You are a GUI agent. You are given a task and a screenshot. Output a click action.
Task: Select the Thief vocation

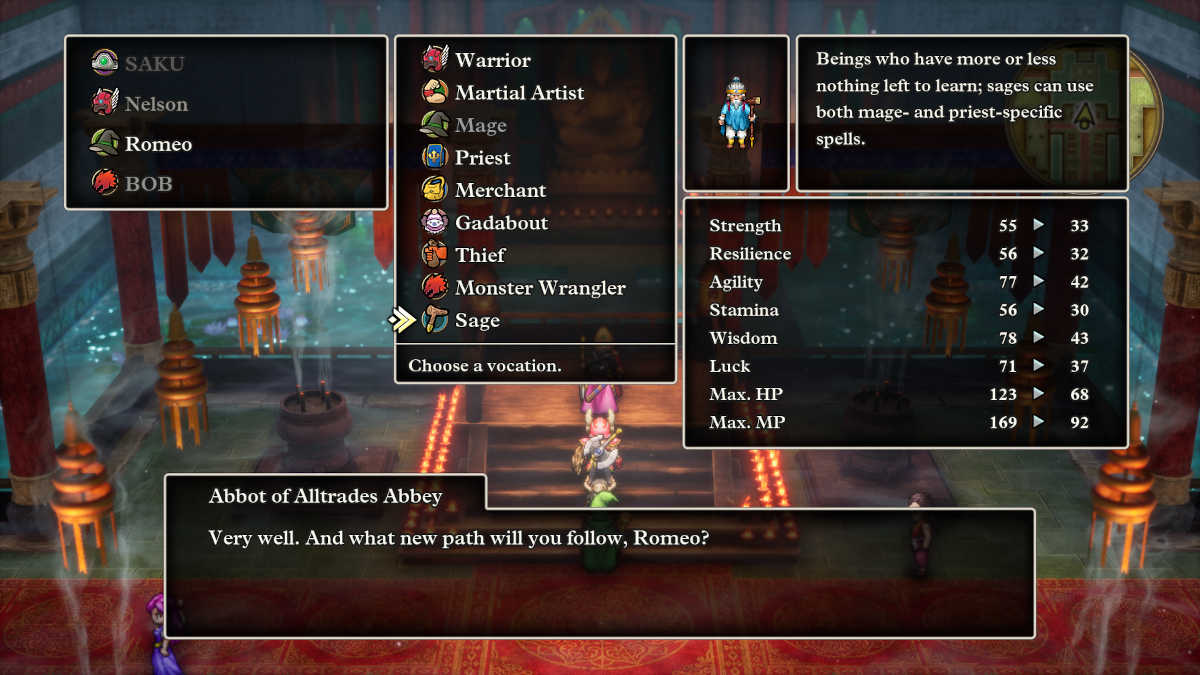[480, 255]
